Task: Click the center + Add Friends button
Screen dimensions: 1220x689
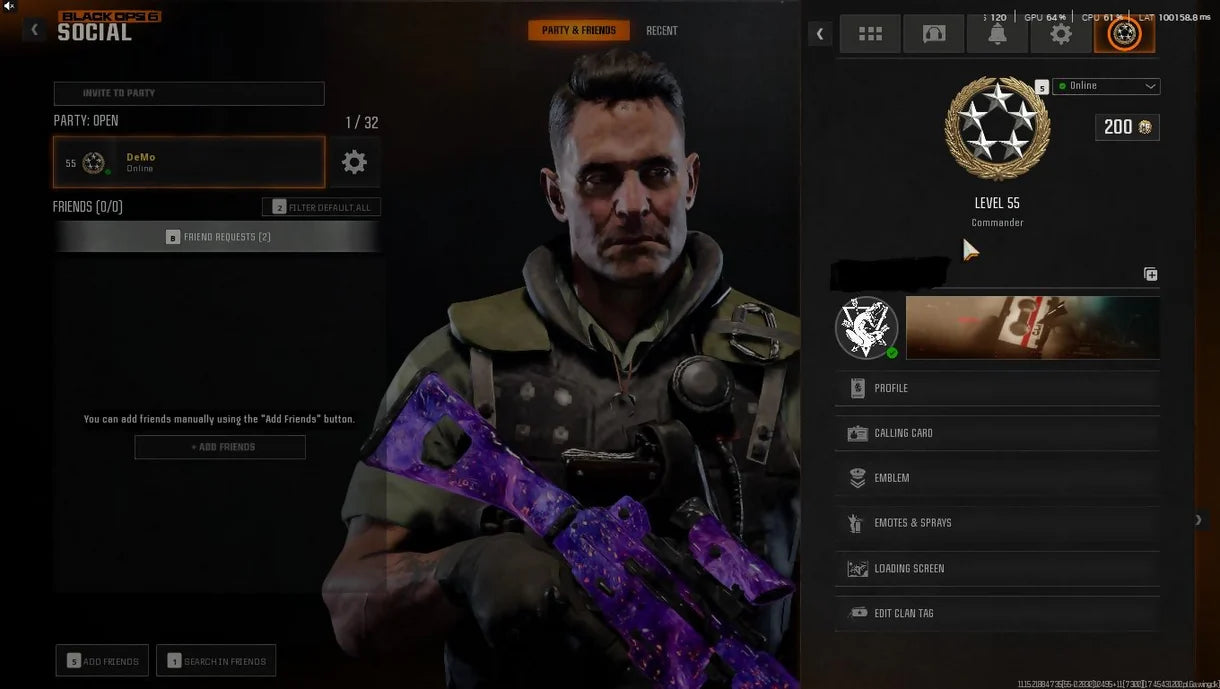Action: pos(220,447)
